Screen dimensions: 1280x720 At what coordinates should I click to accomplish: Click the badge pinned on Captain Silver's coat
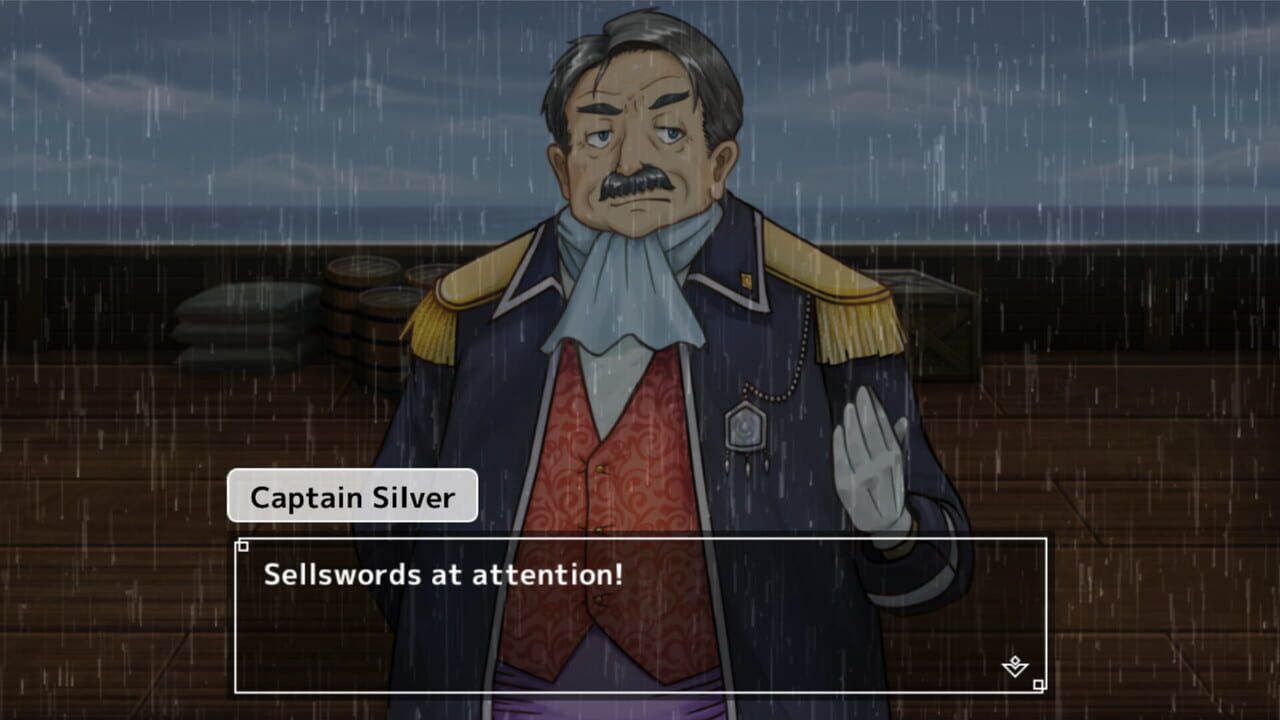tap(745, 426)
